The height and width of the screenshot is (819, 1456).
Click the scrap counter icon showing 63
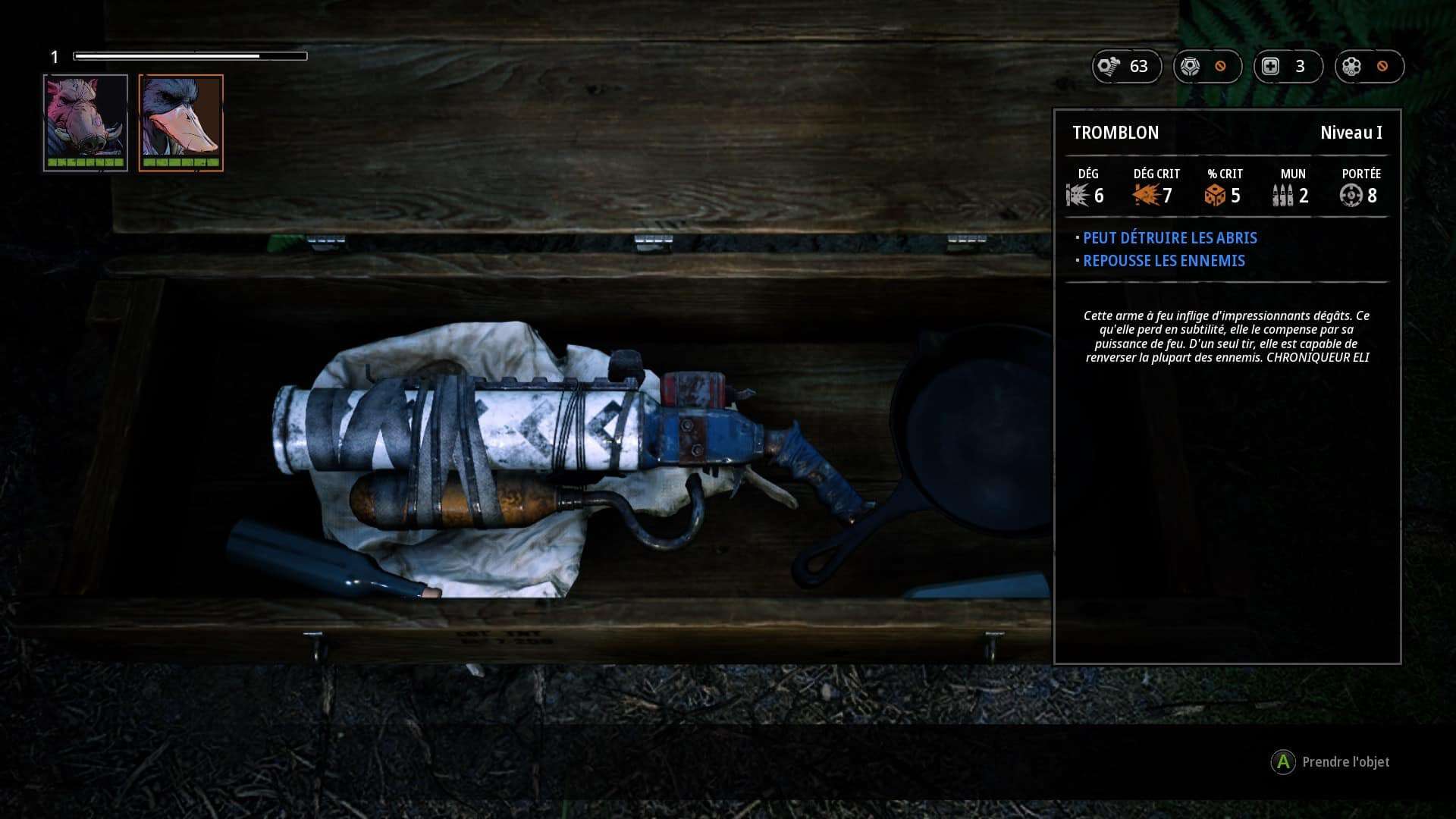click(x=1109, y=67)
